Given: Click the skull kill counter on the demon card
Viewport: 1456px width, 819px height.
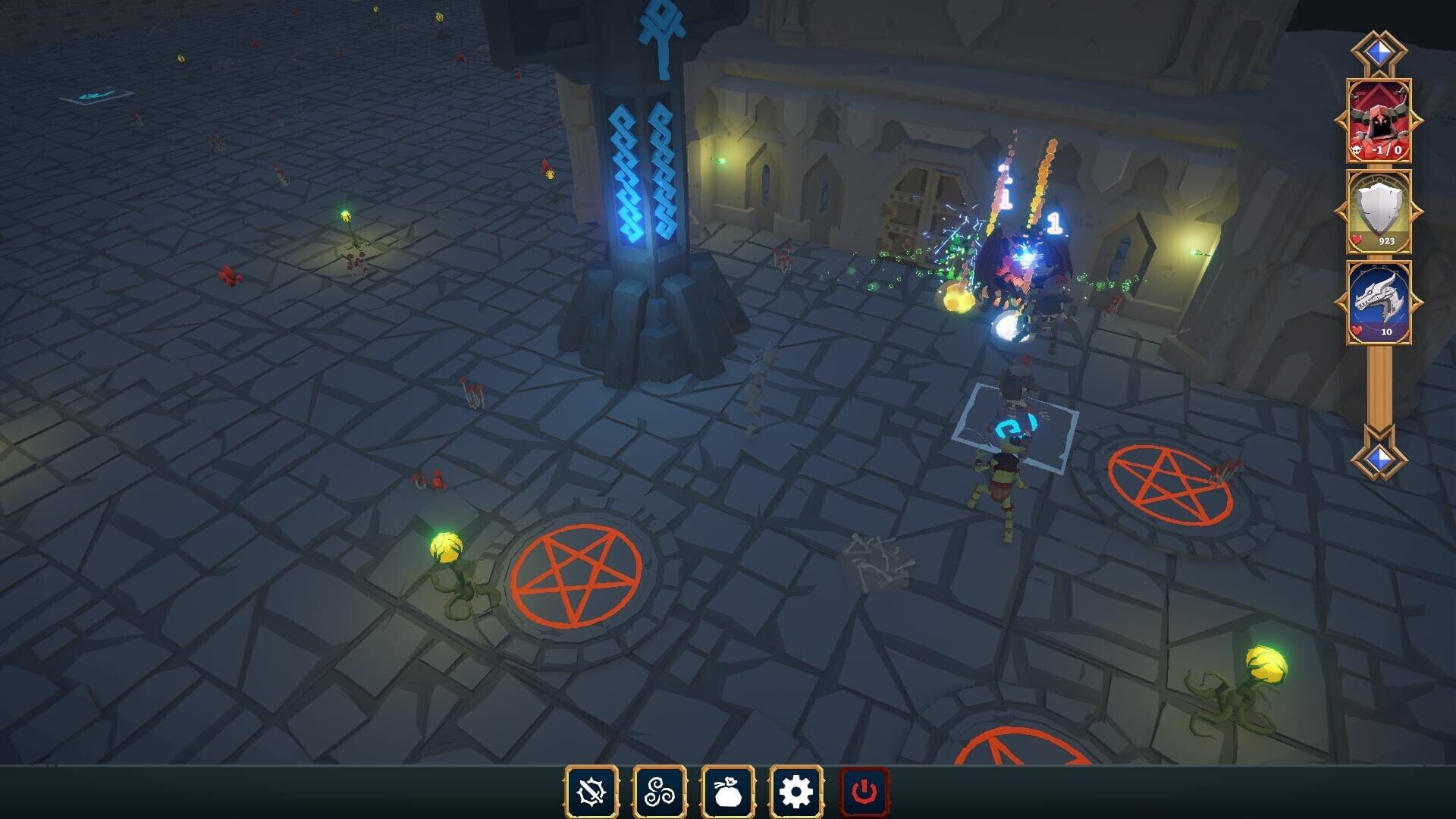Looking at the screenshot, I should pos(1356,149).
